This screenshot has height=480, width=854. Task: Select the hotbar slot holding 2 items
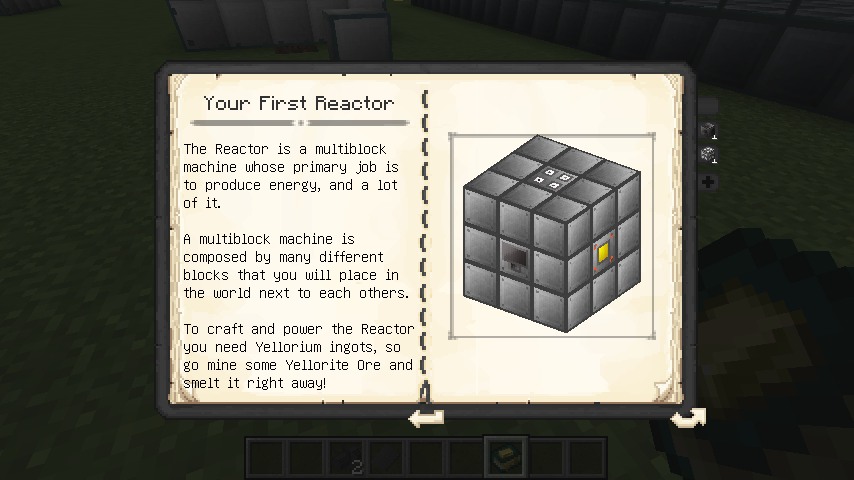[348, 459]
